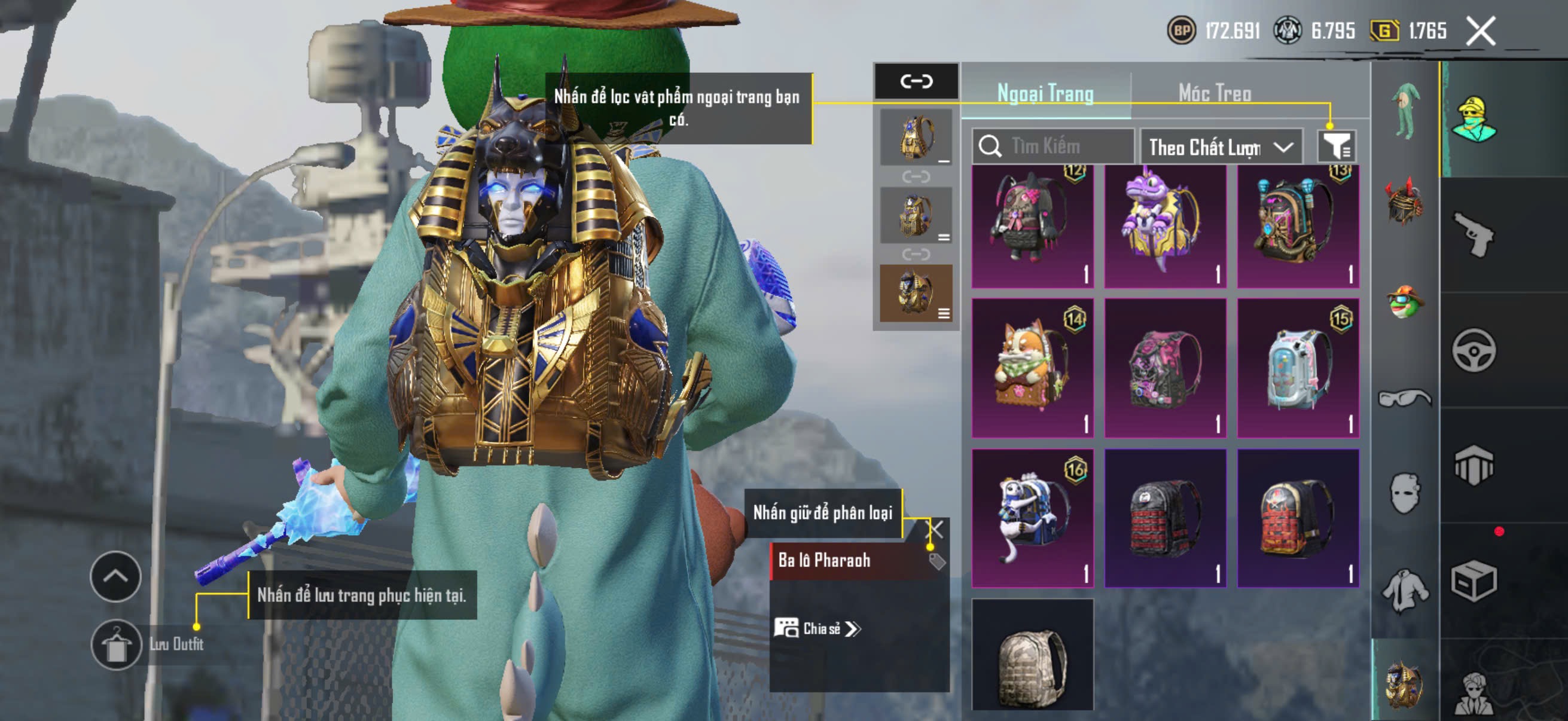Screen dimensions: 1568x721
Task: Open the Theo Chất Lượng sort dropdown
Action: pyautogui.click(x=1220, y=147)
